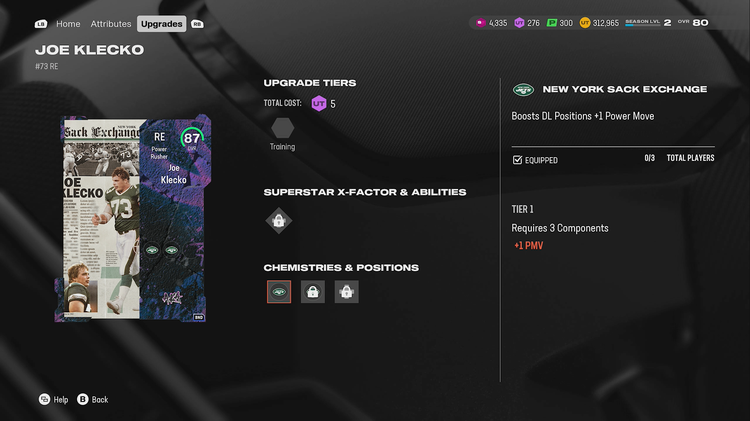Select the Training upgrade tier hexagon
Screen dimensions: 750x421
pyautogui.click(x=283, y=128)
